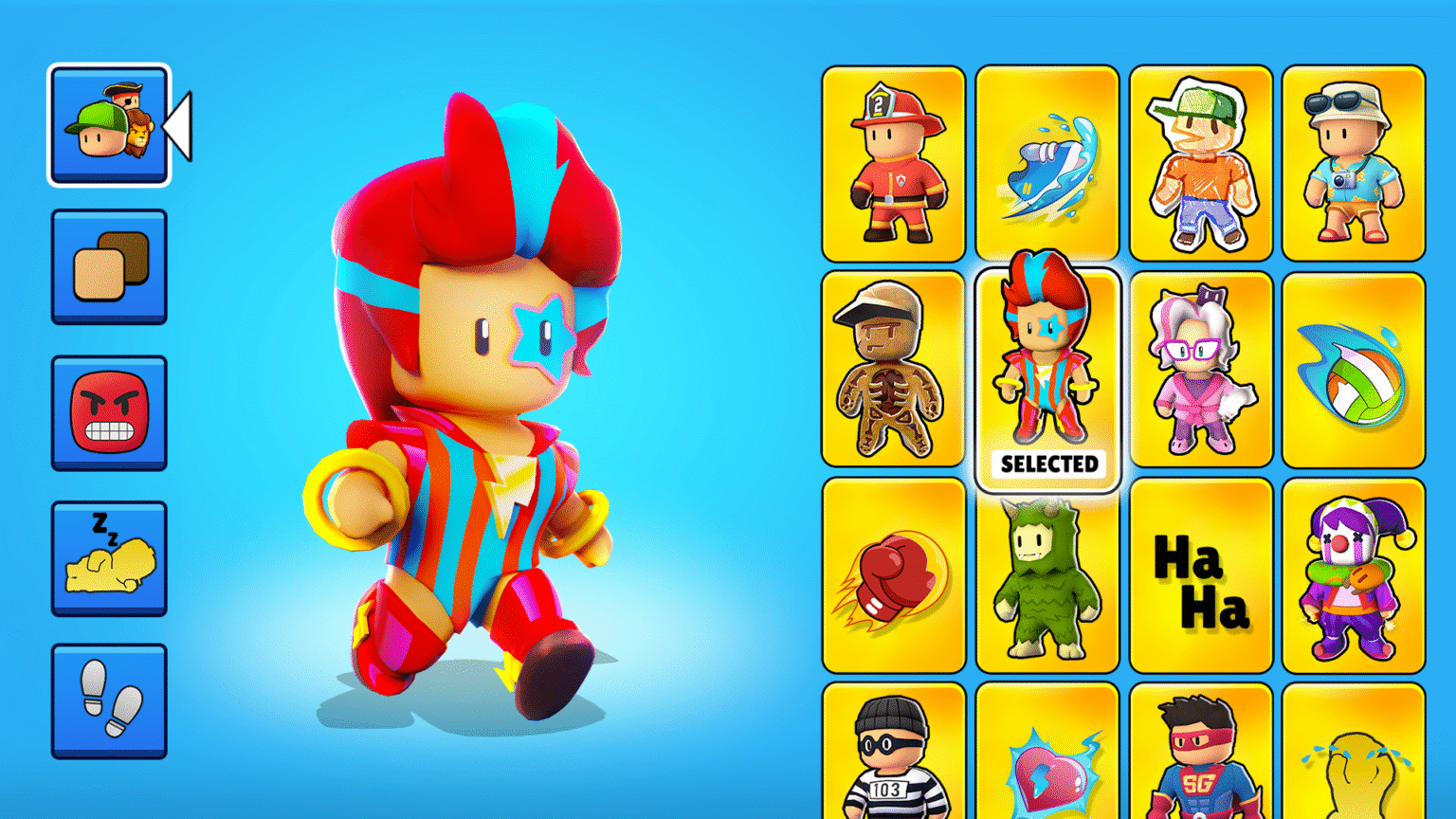Click the SELECTED label under the current skin
Screen dimensions: 1456x819
click(x=1046, y=464)
